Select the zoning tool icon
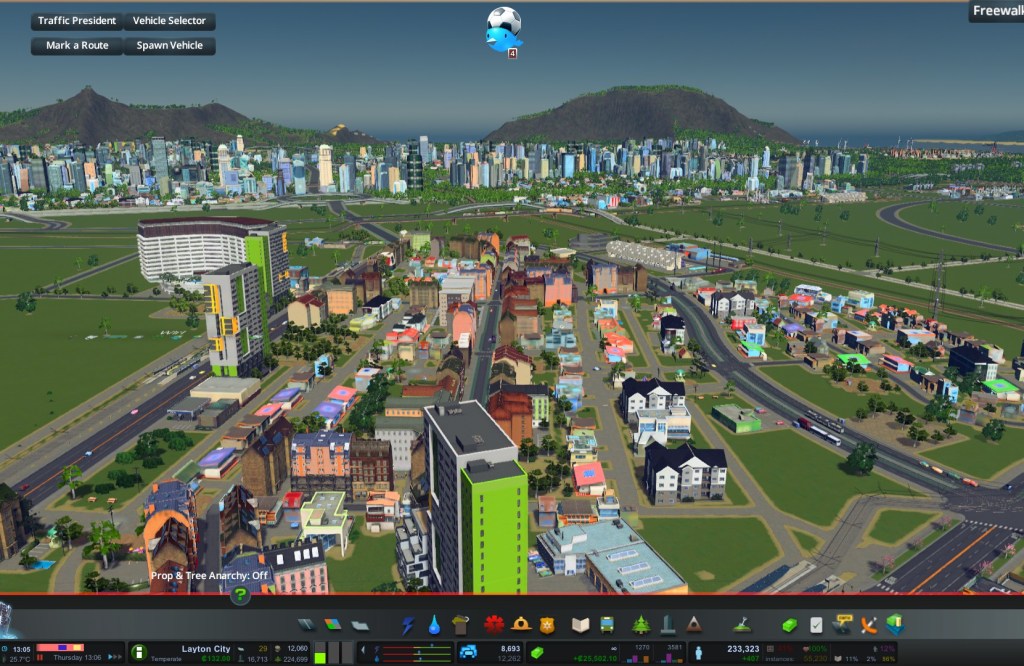The image size is (1024, 666). coord(333,625)
